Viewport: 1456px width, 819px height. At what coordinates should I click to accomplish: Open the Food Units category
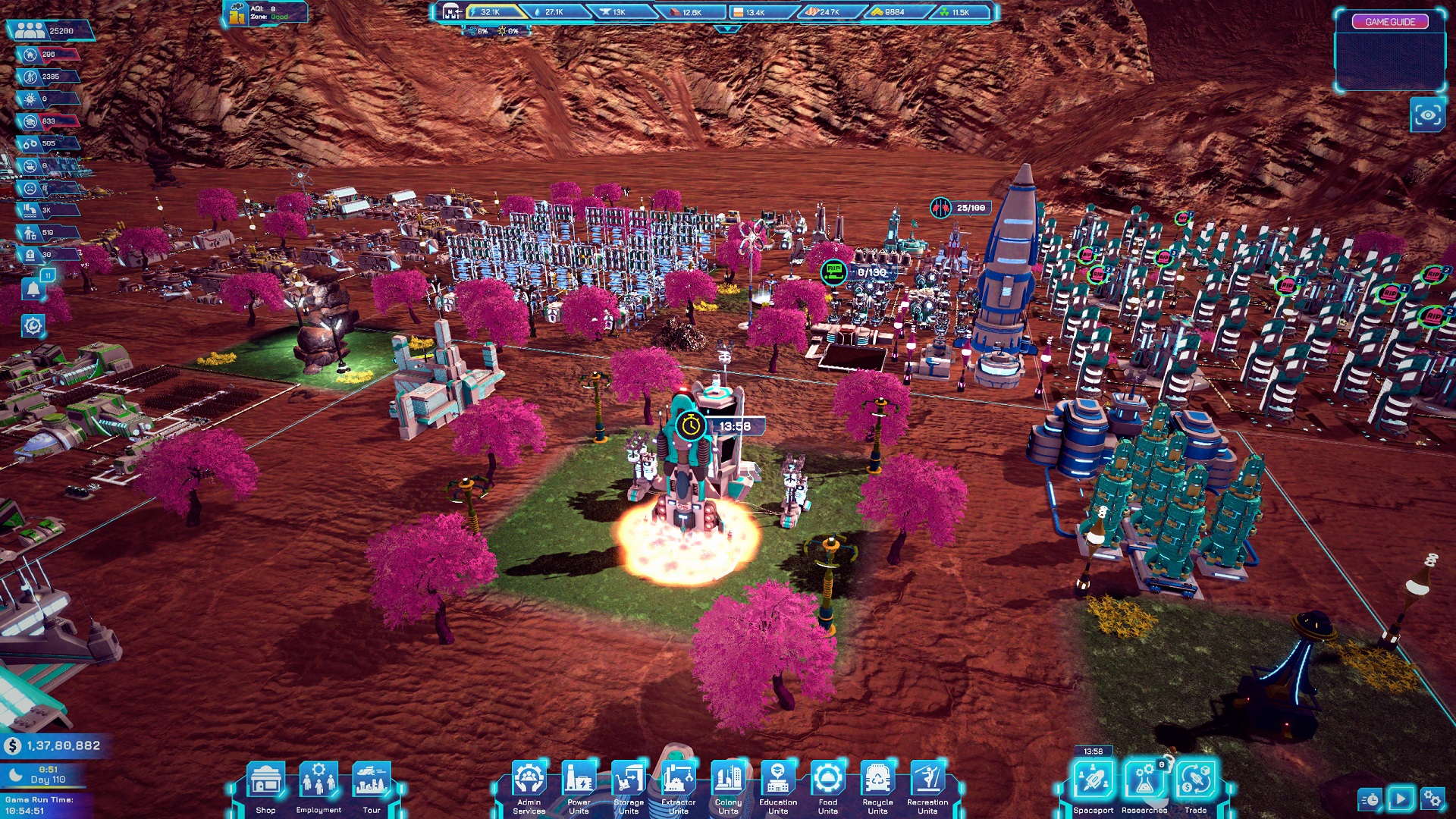coord(827,780)
